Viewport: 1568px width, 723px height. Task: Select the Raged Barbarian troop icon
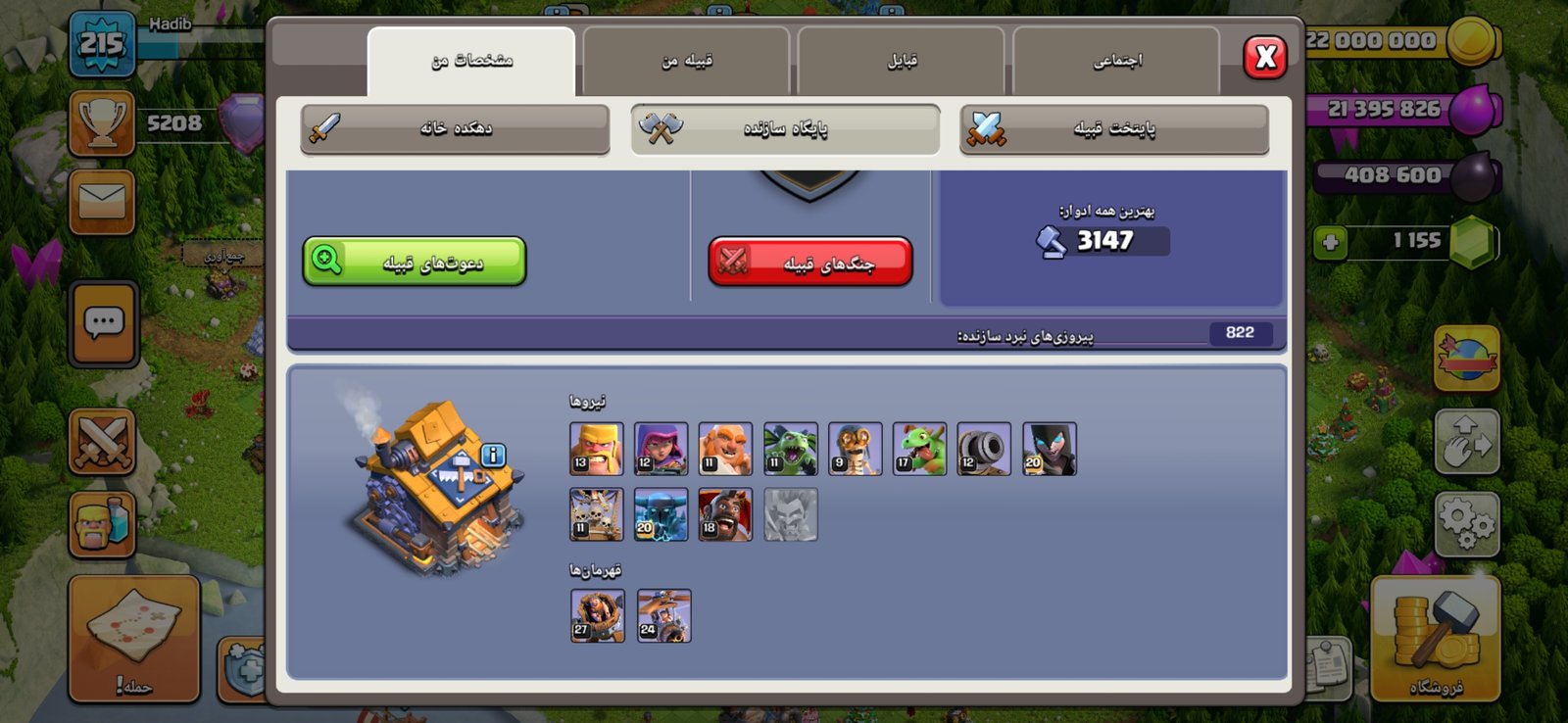(x=596, y=449)
